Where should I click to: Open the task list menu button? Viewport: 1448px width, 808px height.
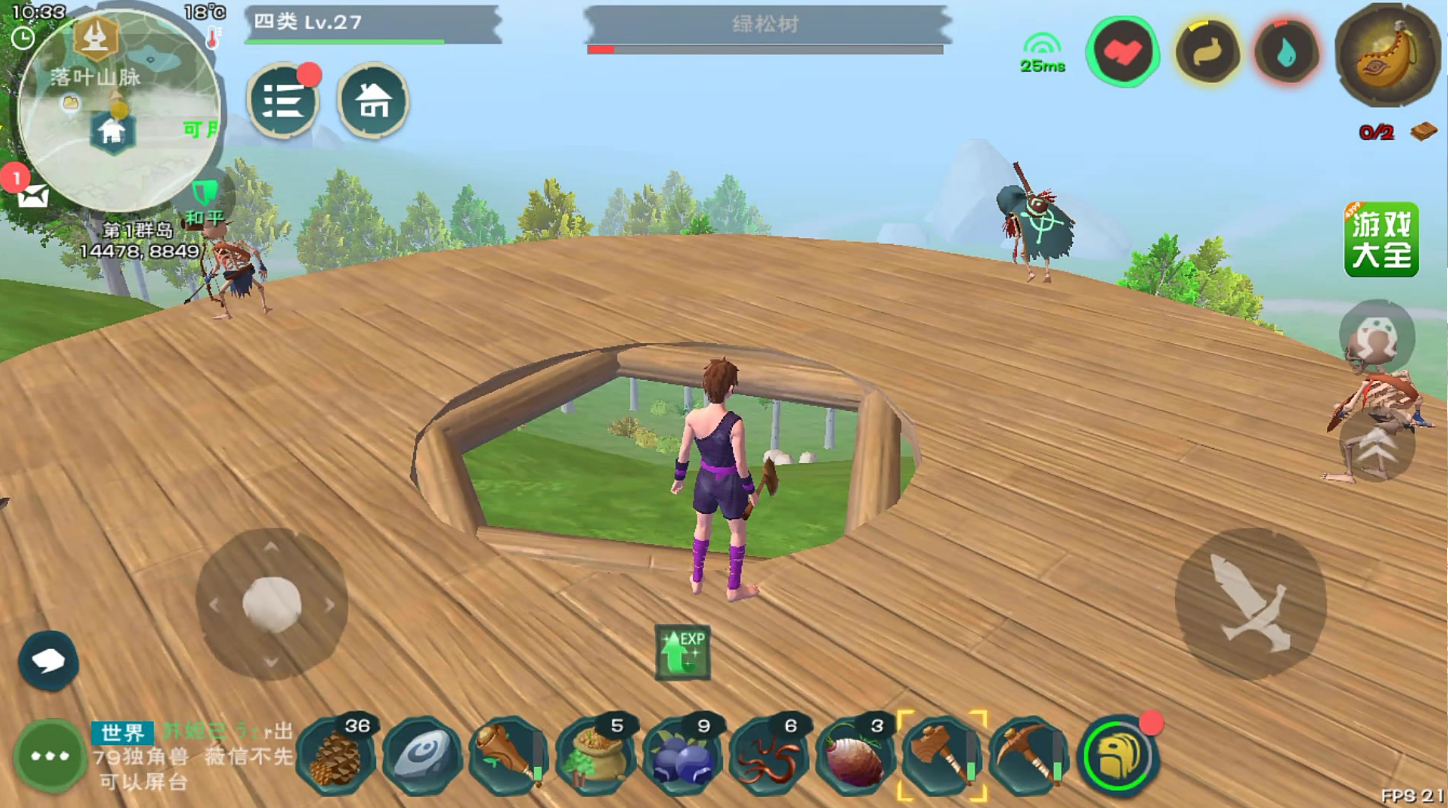pyautogui.click(x=283, y=101)
